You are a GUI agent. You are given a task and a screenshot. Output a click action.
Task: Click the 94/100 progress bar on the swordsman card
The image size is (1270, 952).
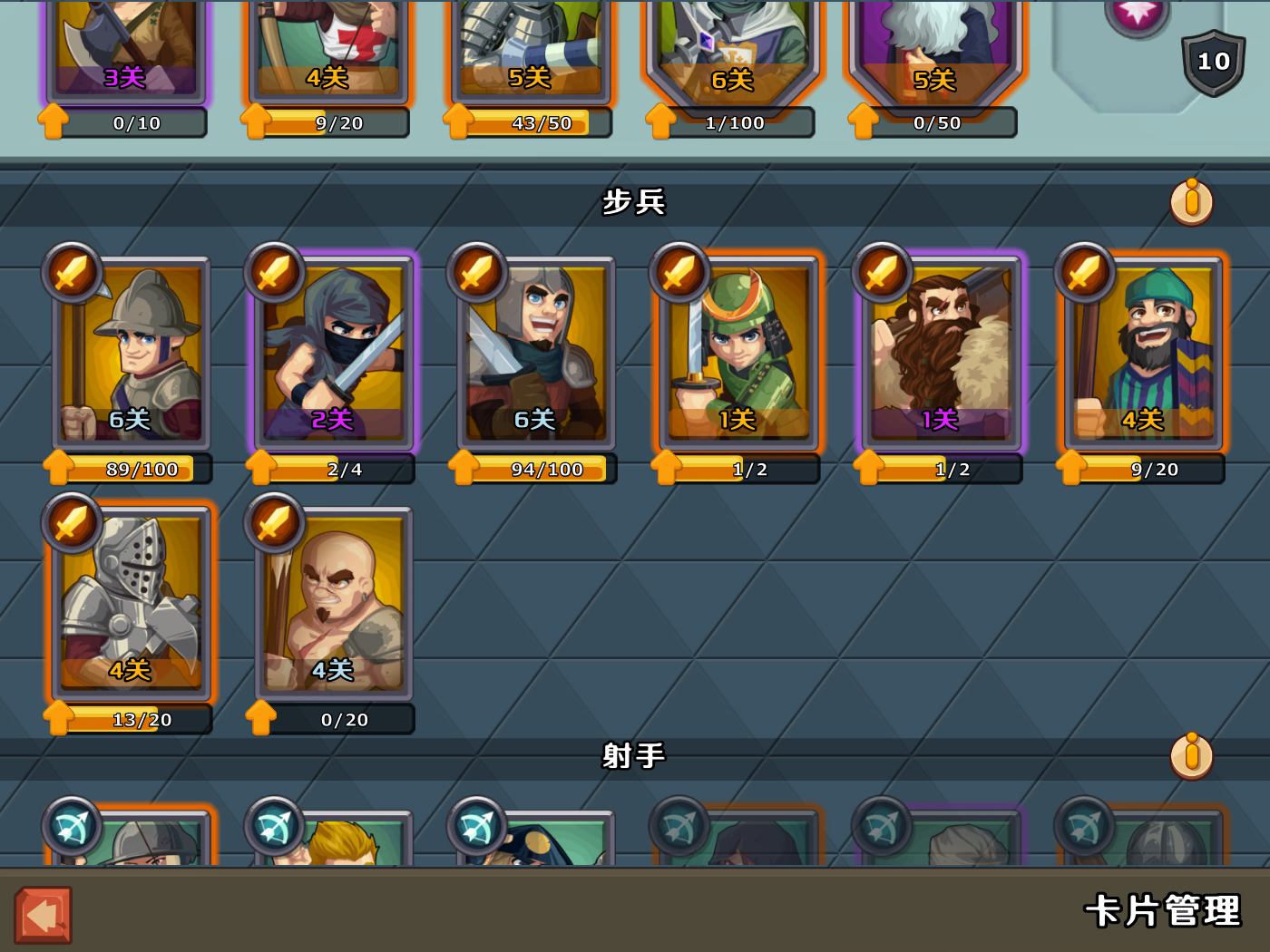(543, 469)
